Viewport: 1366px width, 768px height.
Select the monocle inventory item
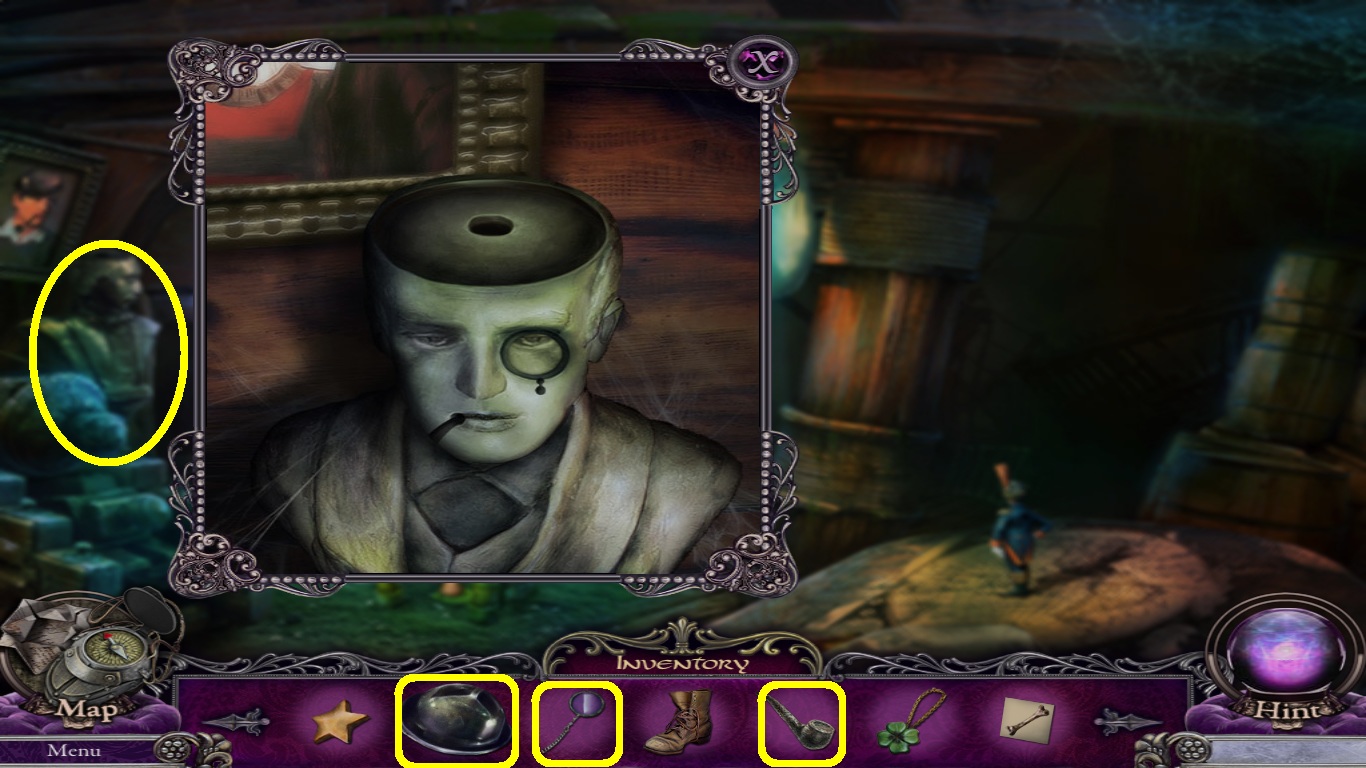click(x=578, y=720)
